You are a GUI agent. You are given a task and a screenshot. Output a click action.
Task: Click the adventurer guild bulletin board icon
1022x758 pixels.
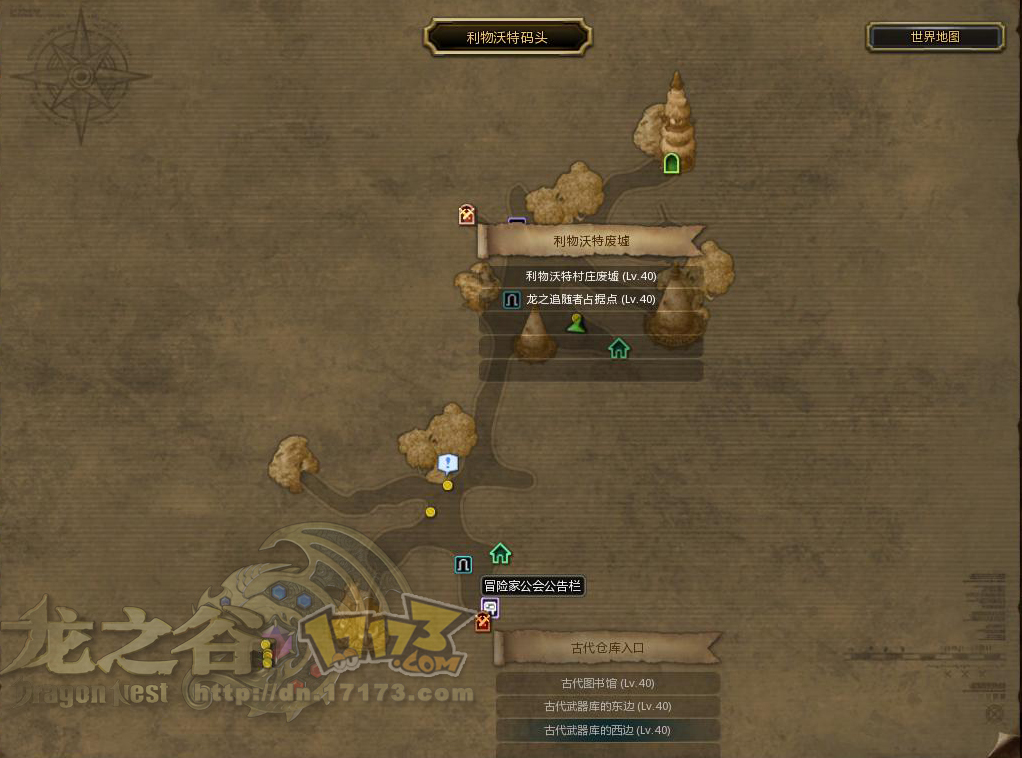click(490, 606)
